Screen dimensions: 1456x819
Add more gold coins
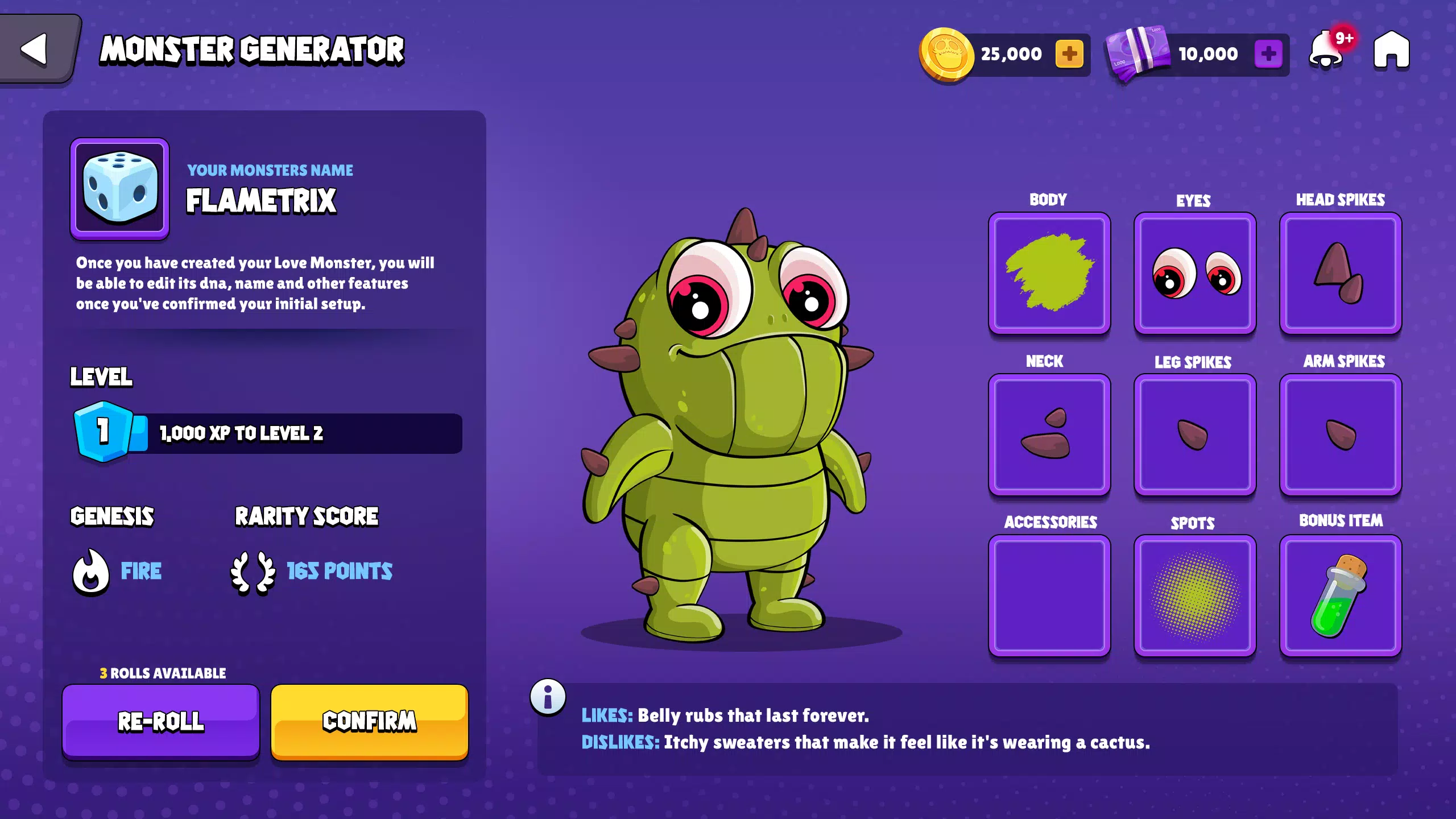[x=1069, y=54]
